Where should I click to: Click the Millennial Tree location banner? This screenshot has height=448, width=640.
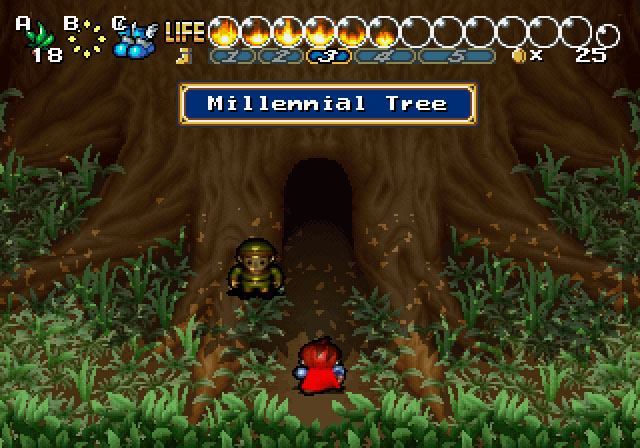(x=328, y=104)
